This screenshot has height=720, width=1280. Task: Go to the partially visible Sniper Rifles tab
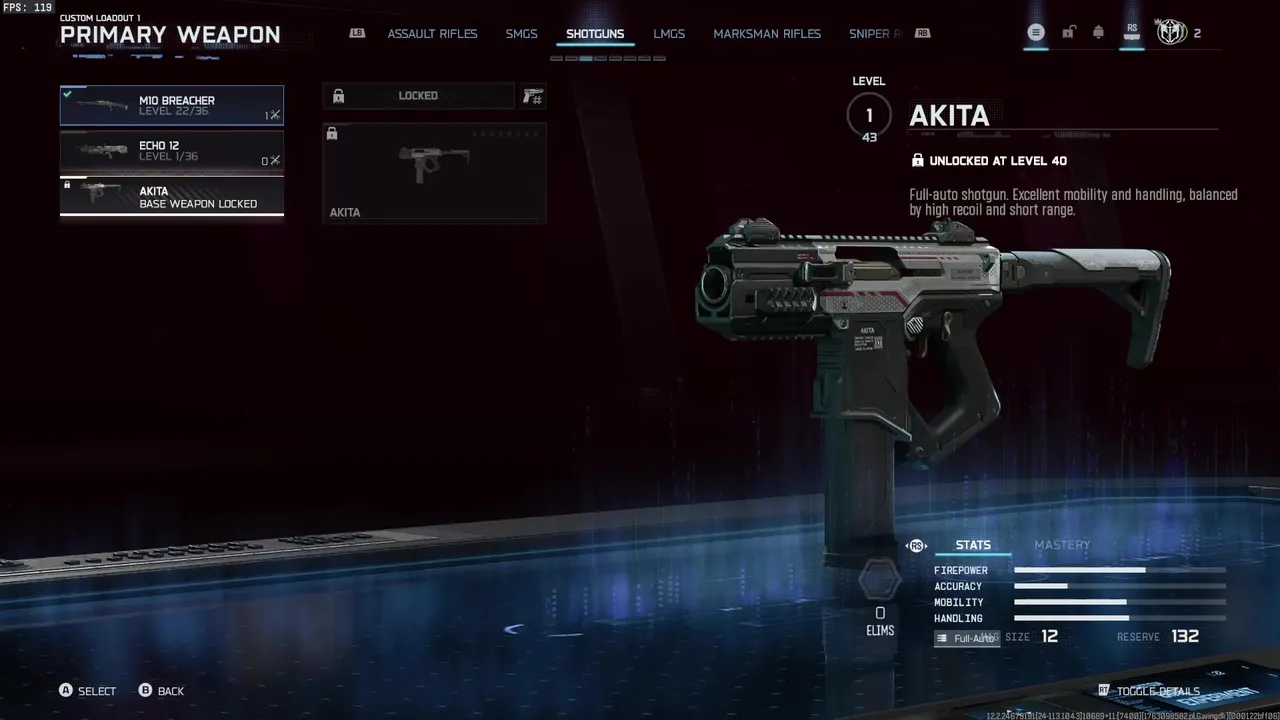tap(874, 34)
